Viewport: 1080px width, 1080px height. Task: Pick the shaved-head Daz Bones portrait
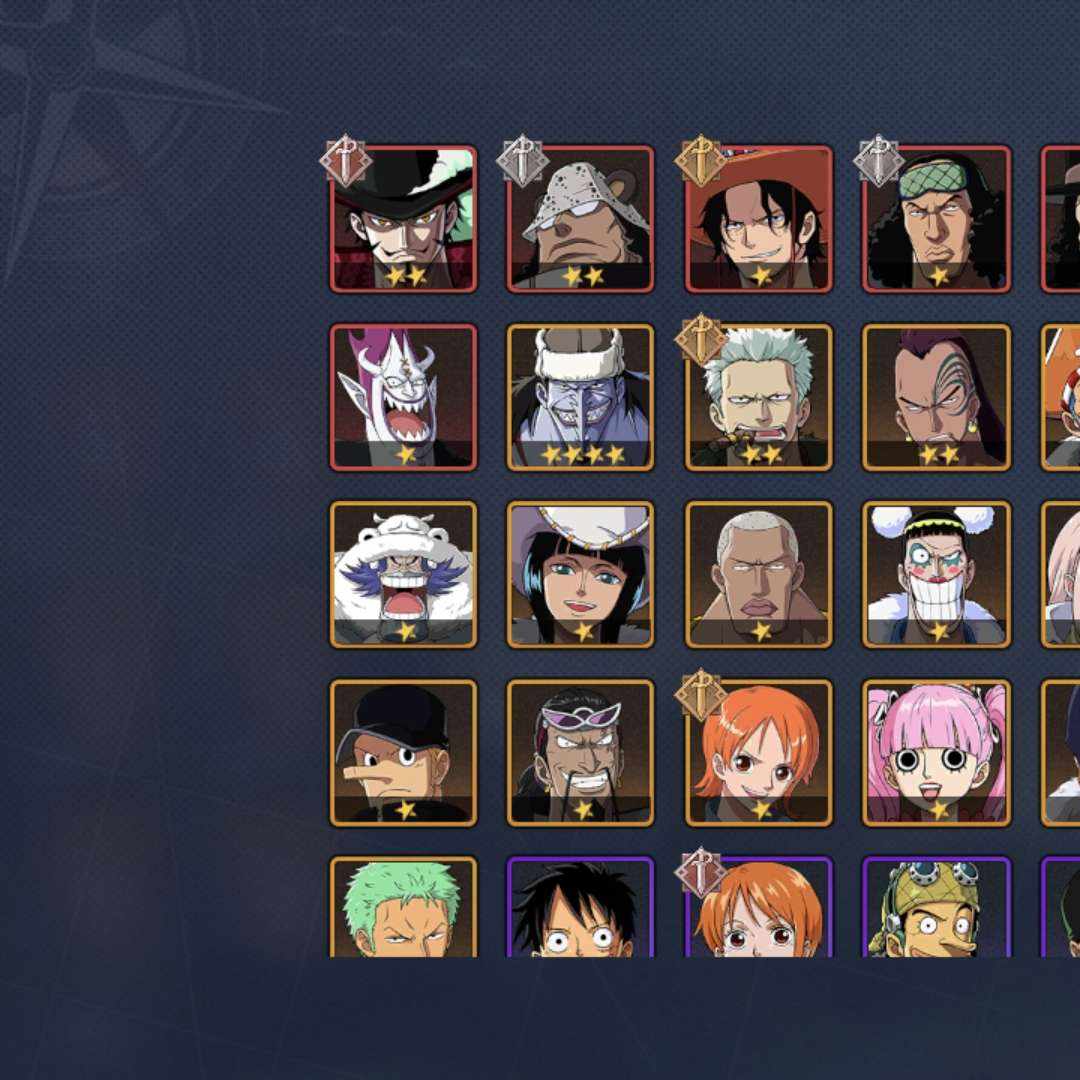pos(758,574)
